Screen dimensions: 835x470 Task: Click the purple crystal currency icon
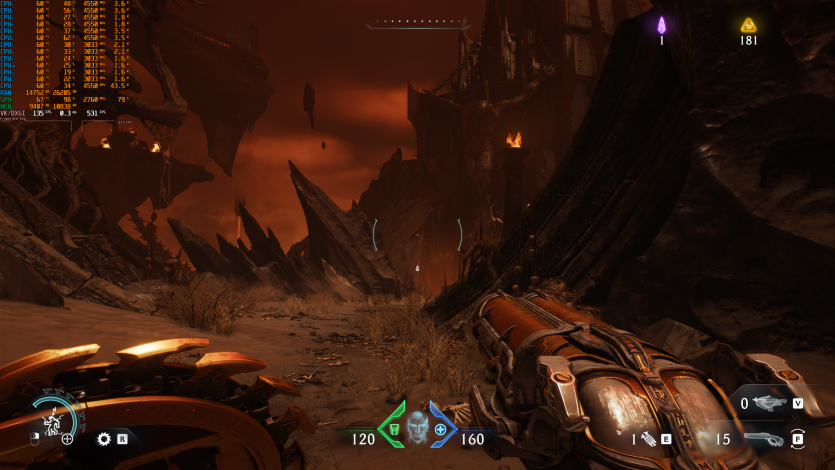tap(661, 25)
